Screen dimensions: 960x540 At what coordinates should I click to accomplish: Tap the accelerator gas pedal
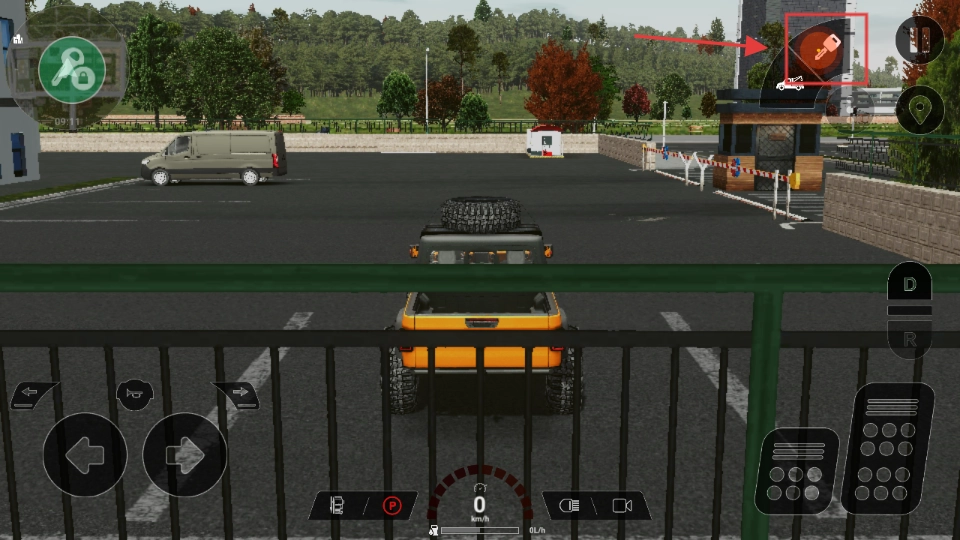tap(886, 447)
